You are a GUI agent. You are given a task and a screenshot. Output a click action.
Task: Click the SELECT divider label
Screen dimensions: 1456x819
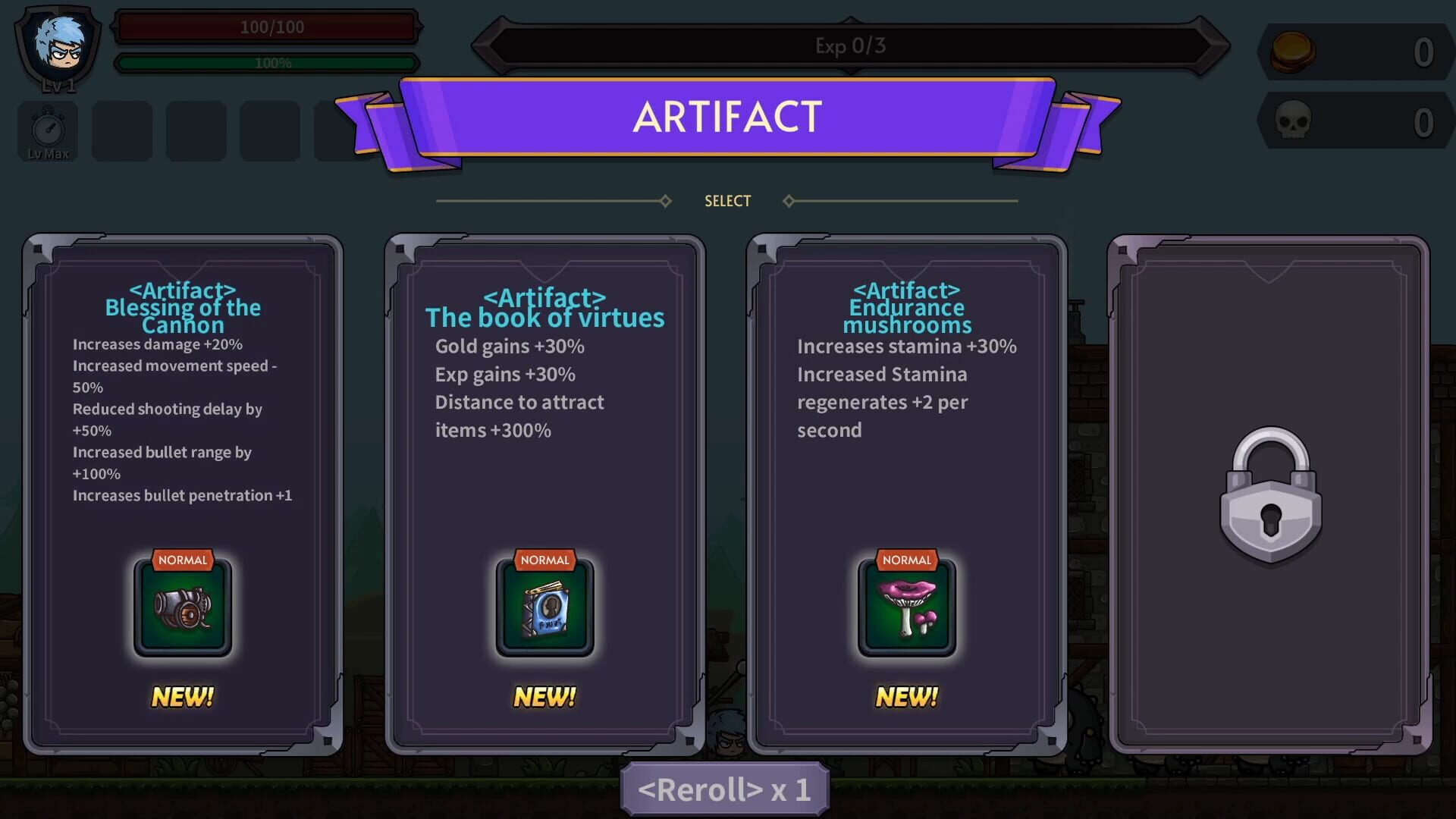[726, 200]
